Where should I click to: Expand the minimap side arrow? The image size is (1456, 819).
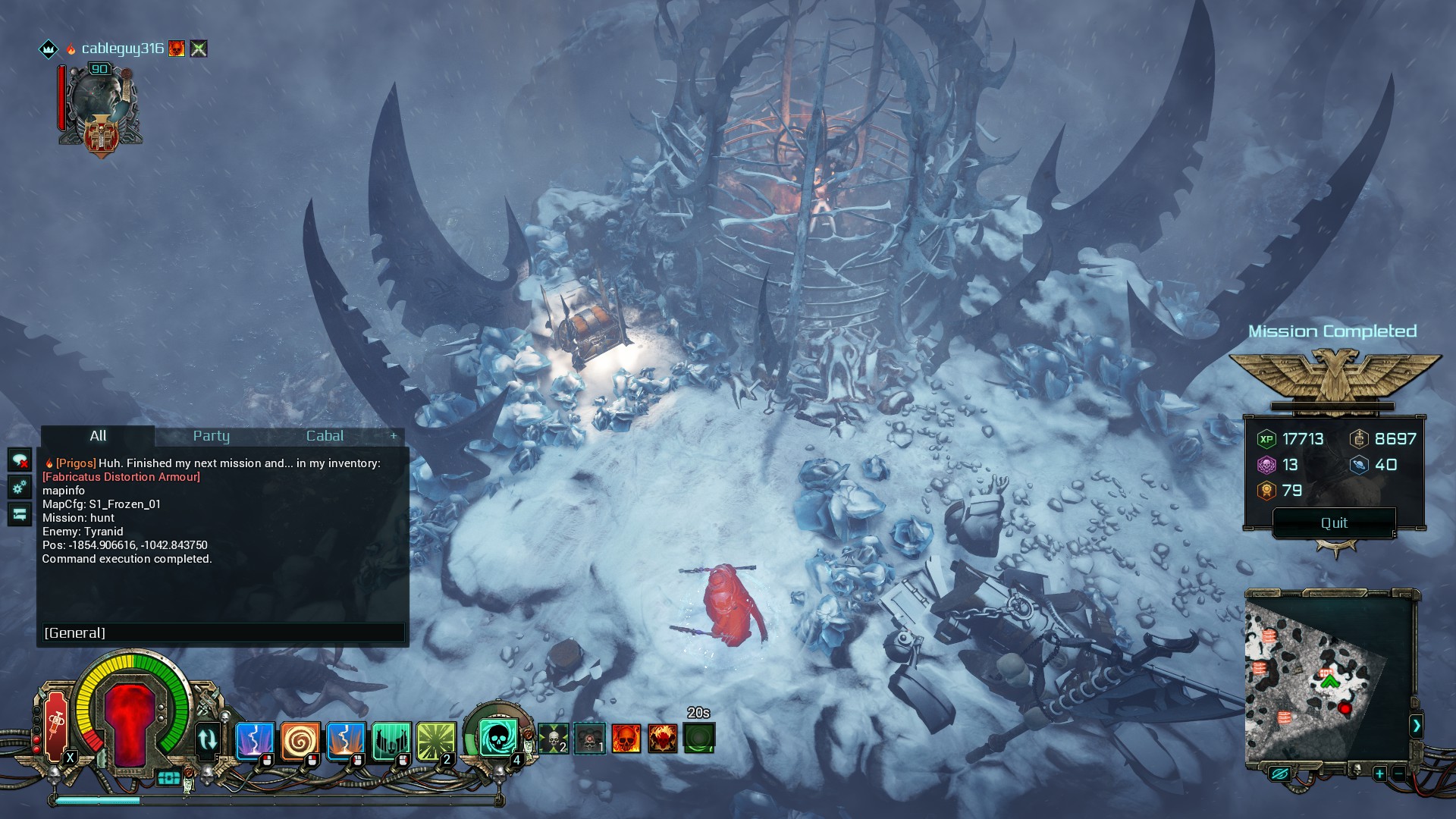click(x=1416, y=726)
